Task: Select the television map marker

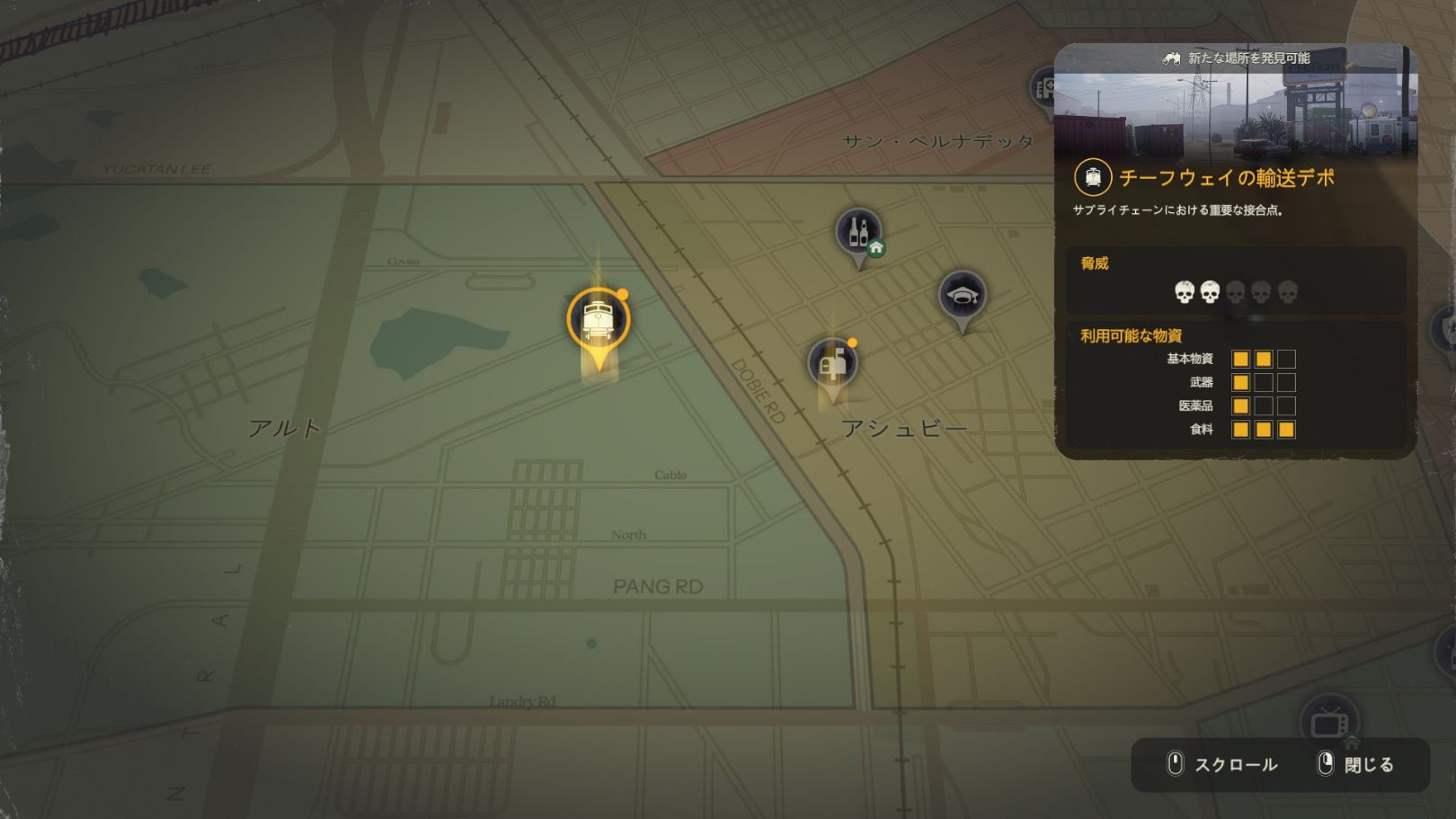Action: [1328, 721]
